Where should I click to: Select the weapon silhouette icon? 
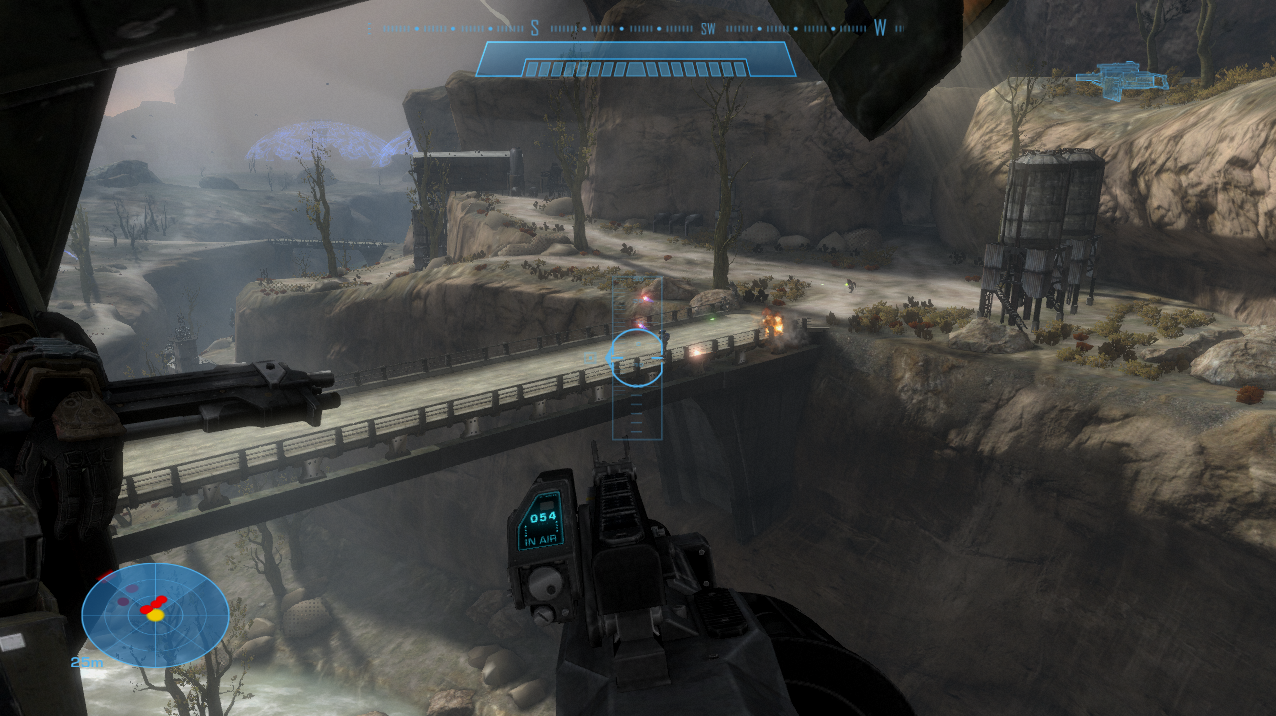point(1121,80)
